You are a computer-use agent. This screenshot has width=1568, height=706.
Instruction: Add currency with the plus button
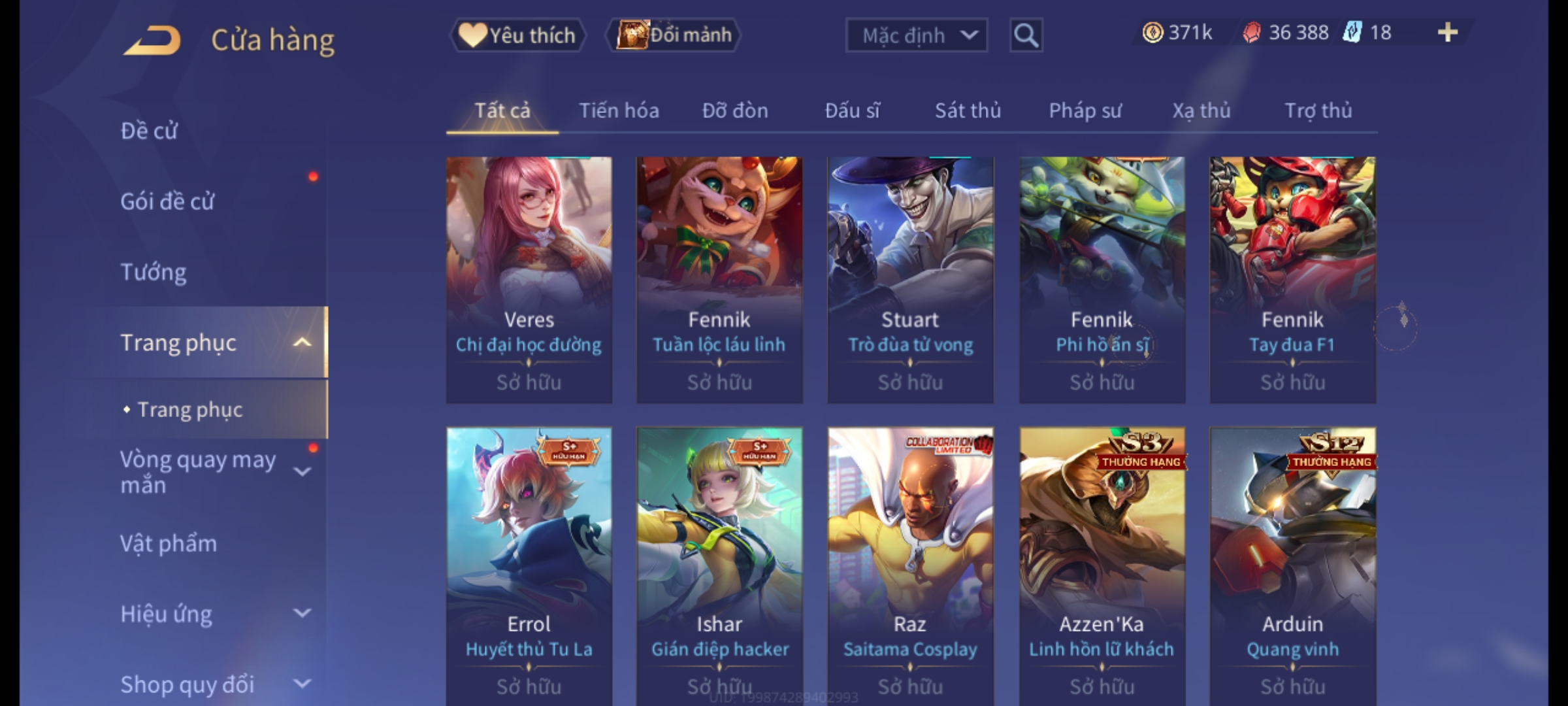[1448, 33]
